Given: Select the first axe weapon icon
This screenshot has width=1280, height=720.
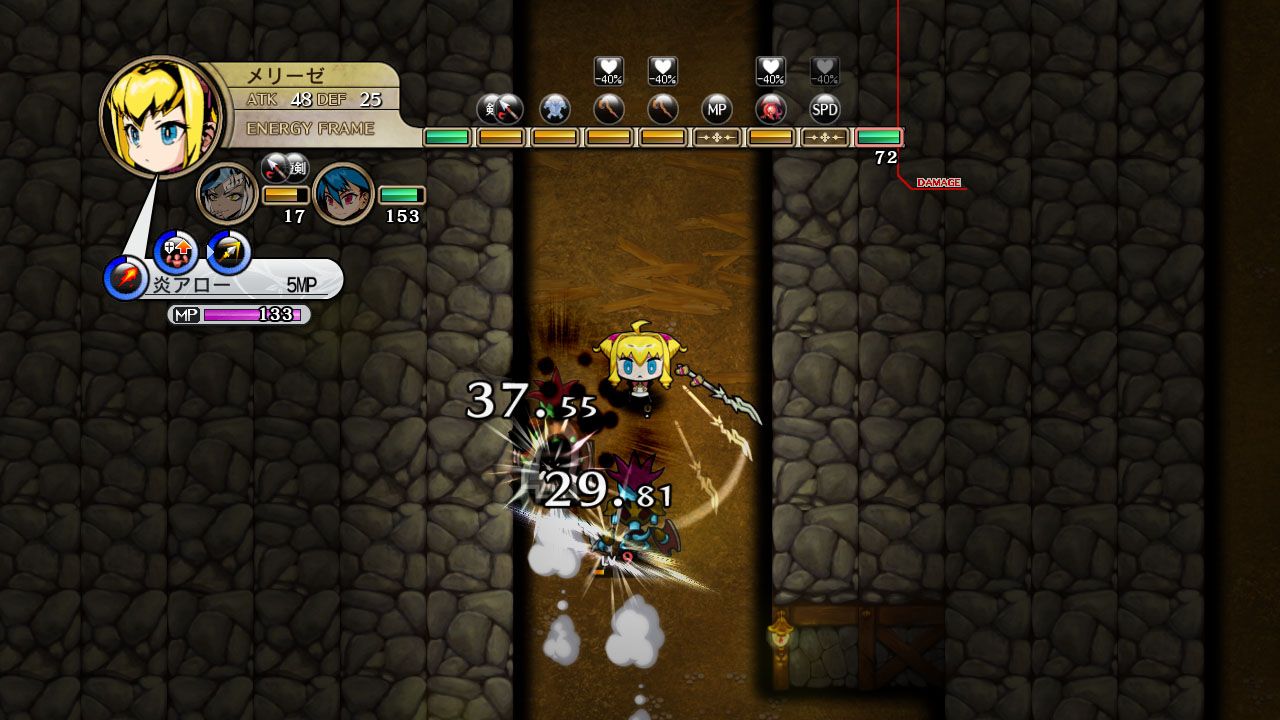Looking at the screenshot, I should point(608,111).
